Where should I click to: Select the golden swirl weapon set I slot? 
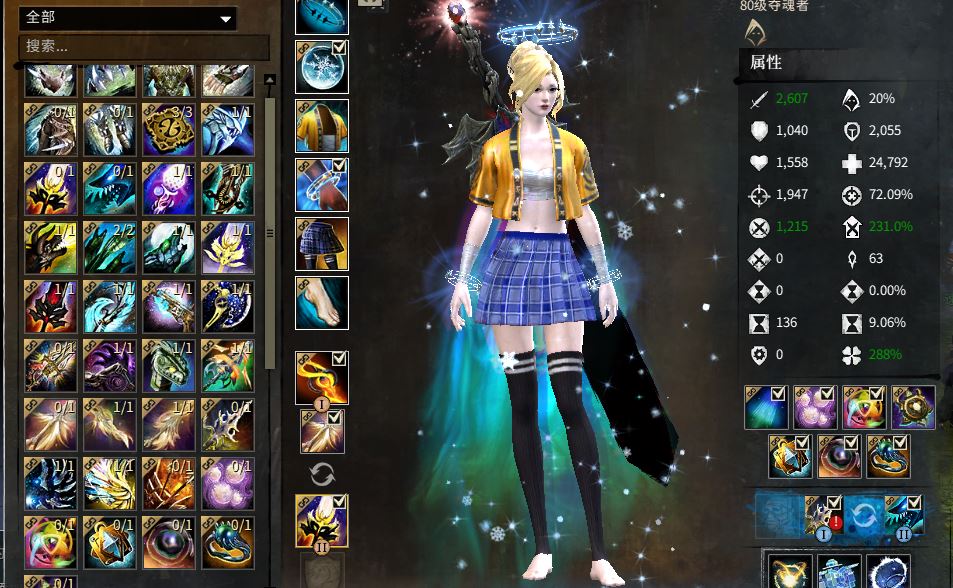322,377
